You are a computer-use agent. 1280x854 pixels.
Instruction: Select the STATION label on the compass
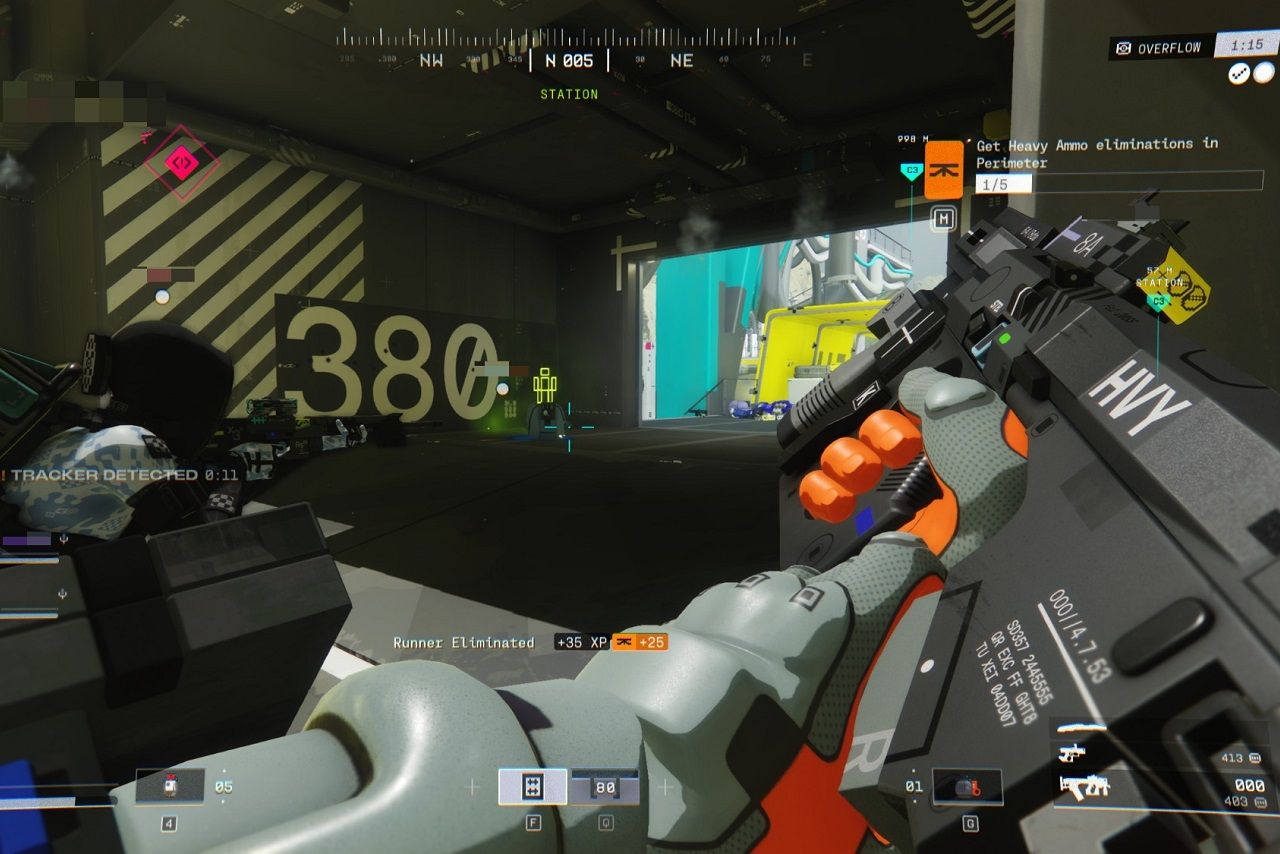click(570, 94)
